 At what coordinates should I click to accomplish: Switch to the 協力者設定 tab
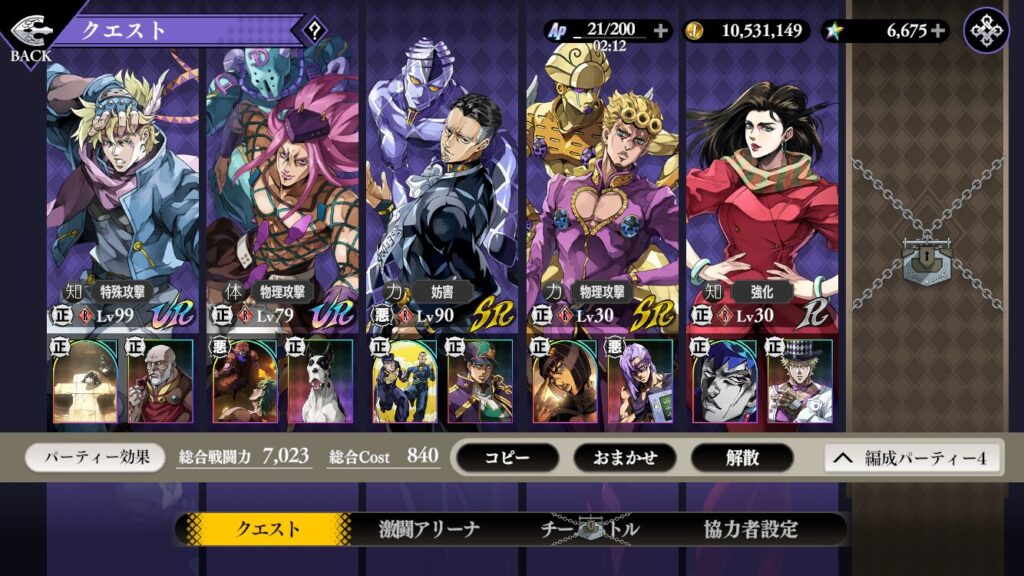click(750, 529)
